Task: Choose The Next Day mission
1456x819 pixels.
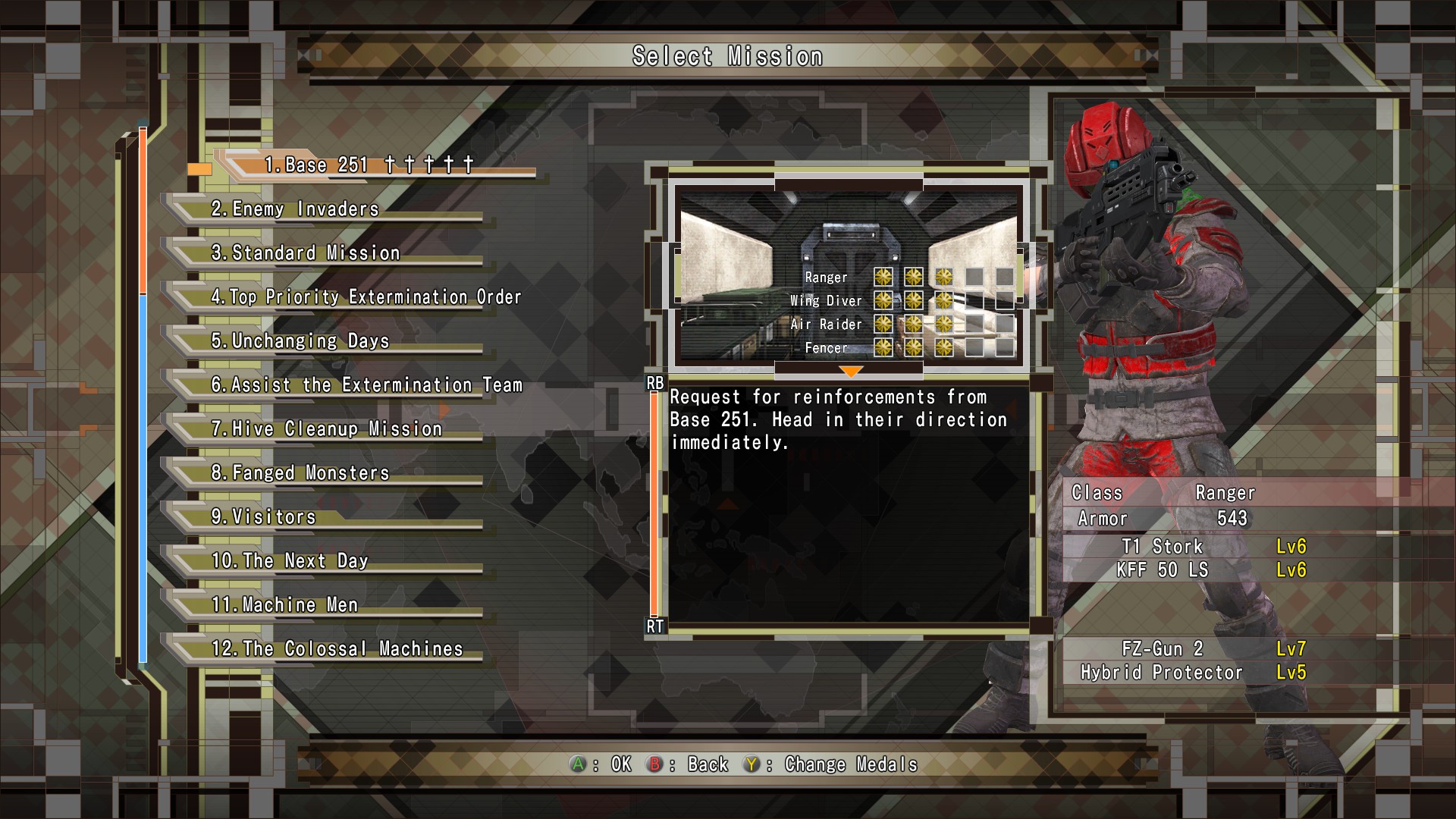Action: point(290,561)
